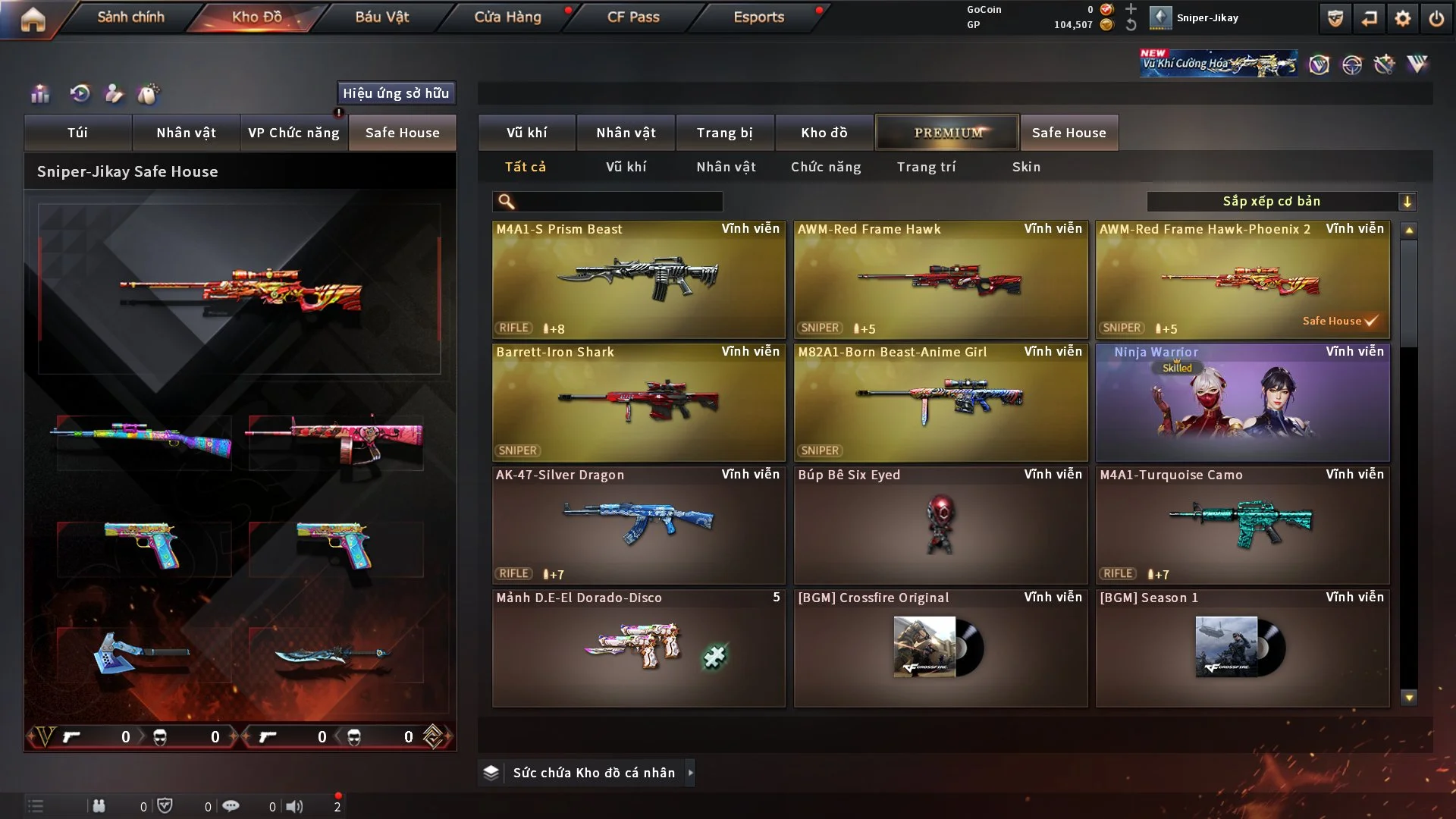
Task: Open the CF Pass page
Action: click(x=633, y=17)
